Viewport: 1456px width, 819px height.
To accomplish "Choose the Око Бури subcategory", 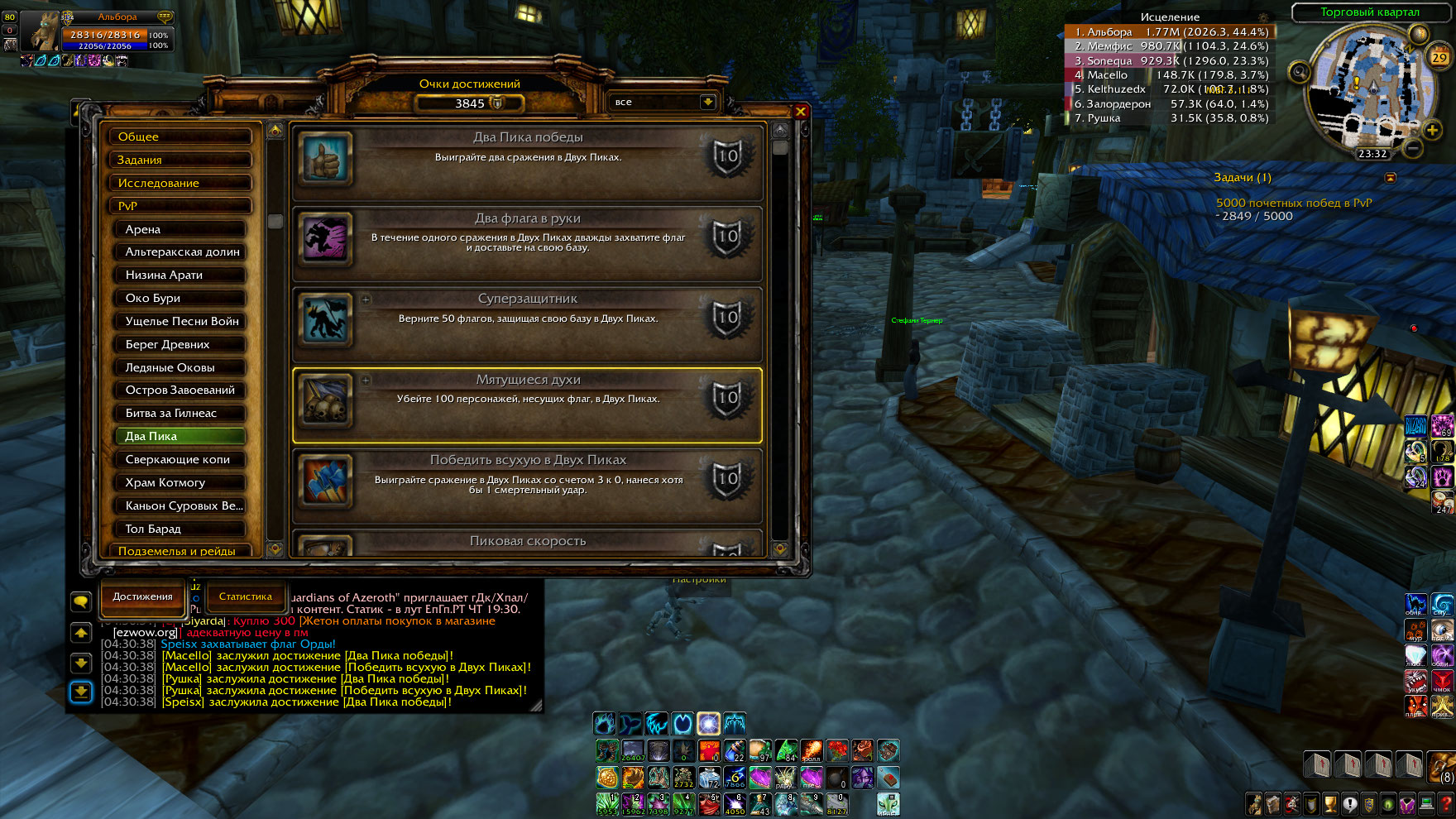I will coord(180,298).
